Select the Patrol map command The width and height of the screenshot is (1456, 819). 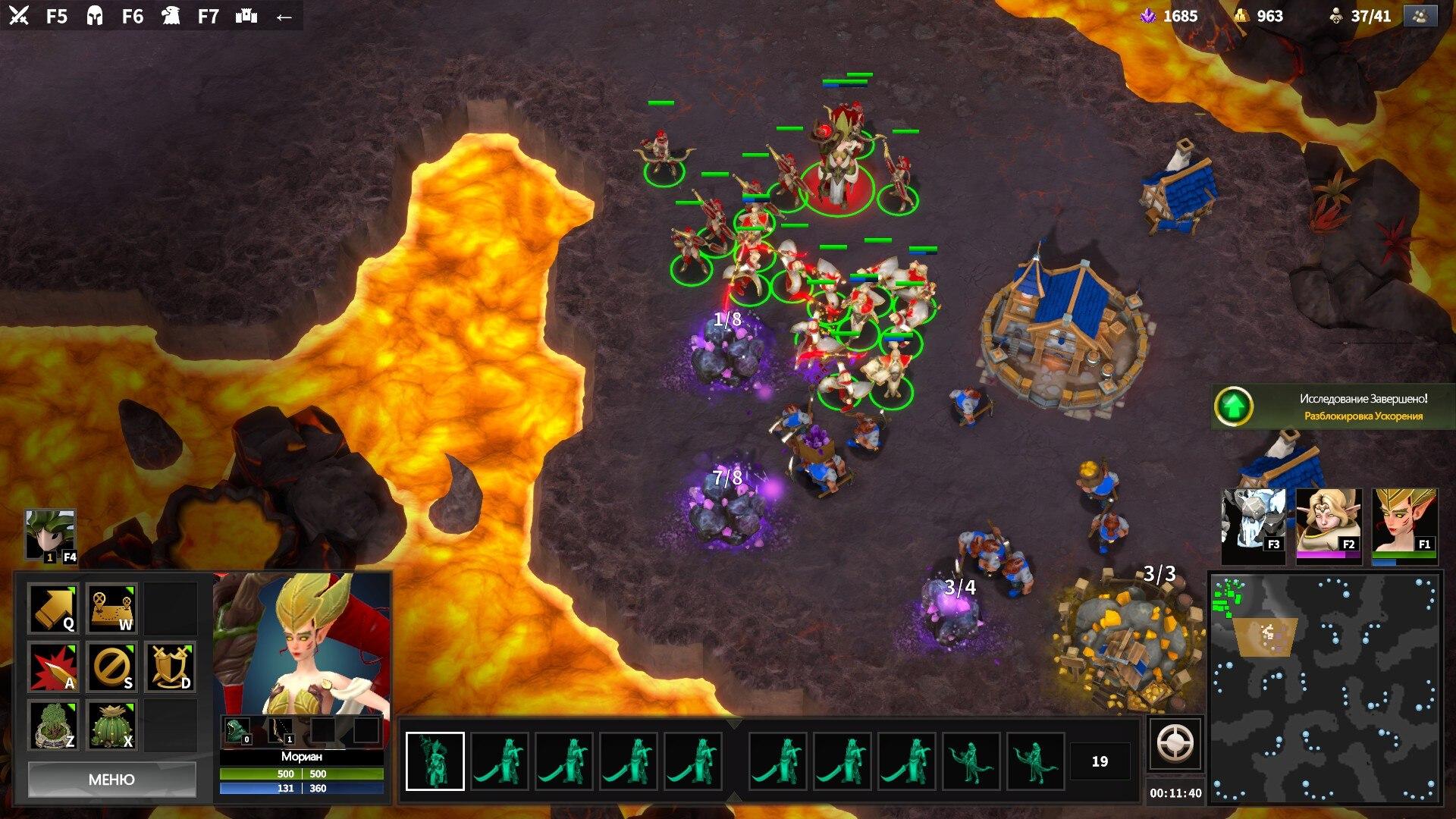coord(112,608)
